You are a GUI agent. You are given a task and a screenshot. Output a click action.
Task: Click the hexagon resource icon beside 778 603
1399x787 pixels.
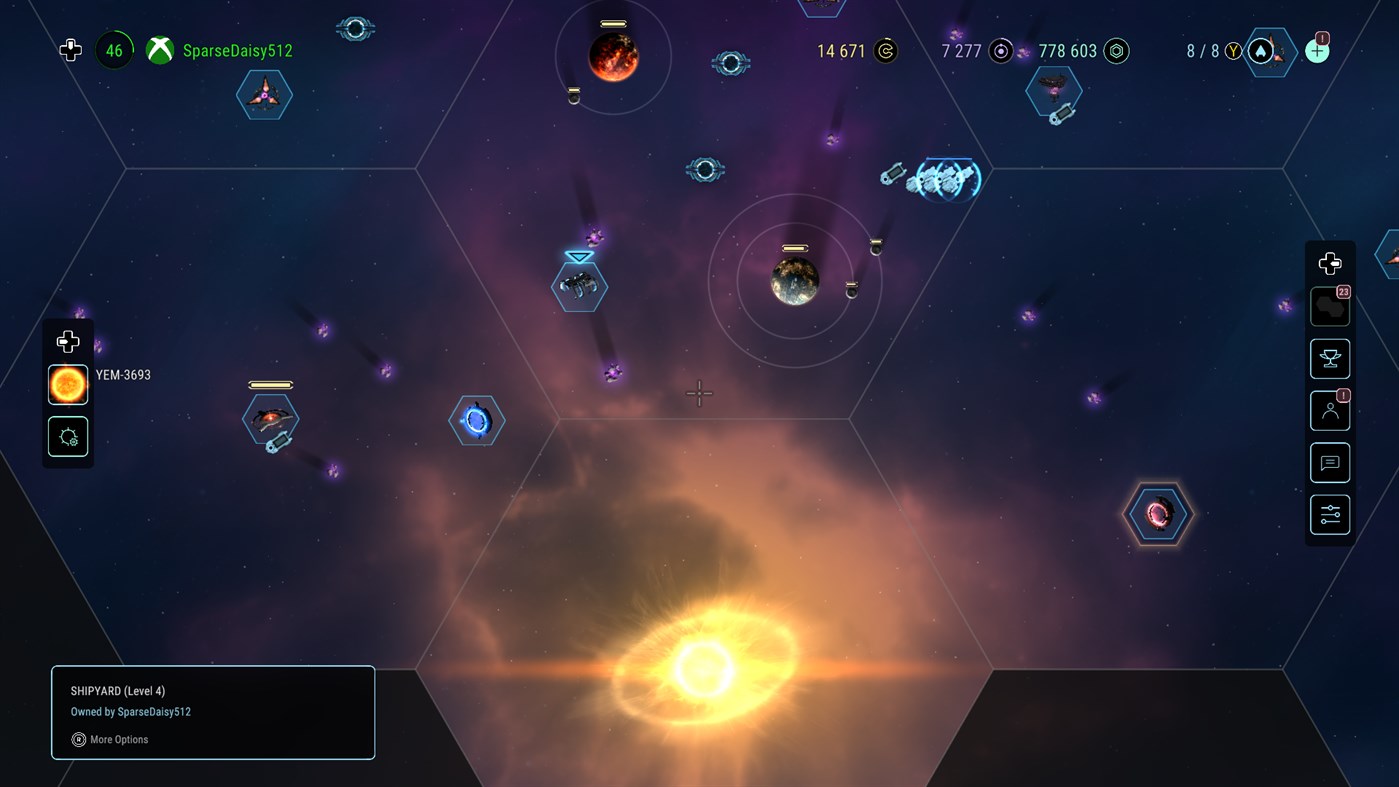1117,50
